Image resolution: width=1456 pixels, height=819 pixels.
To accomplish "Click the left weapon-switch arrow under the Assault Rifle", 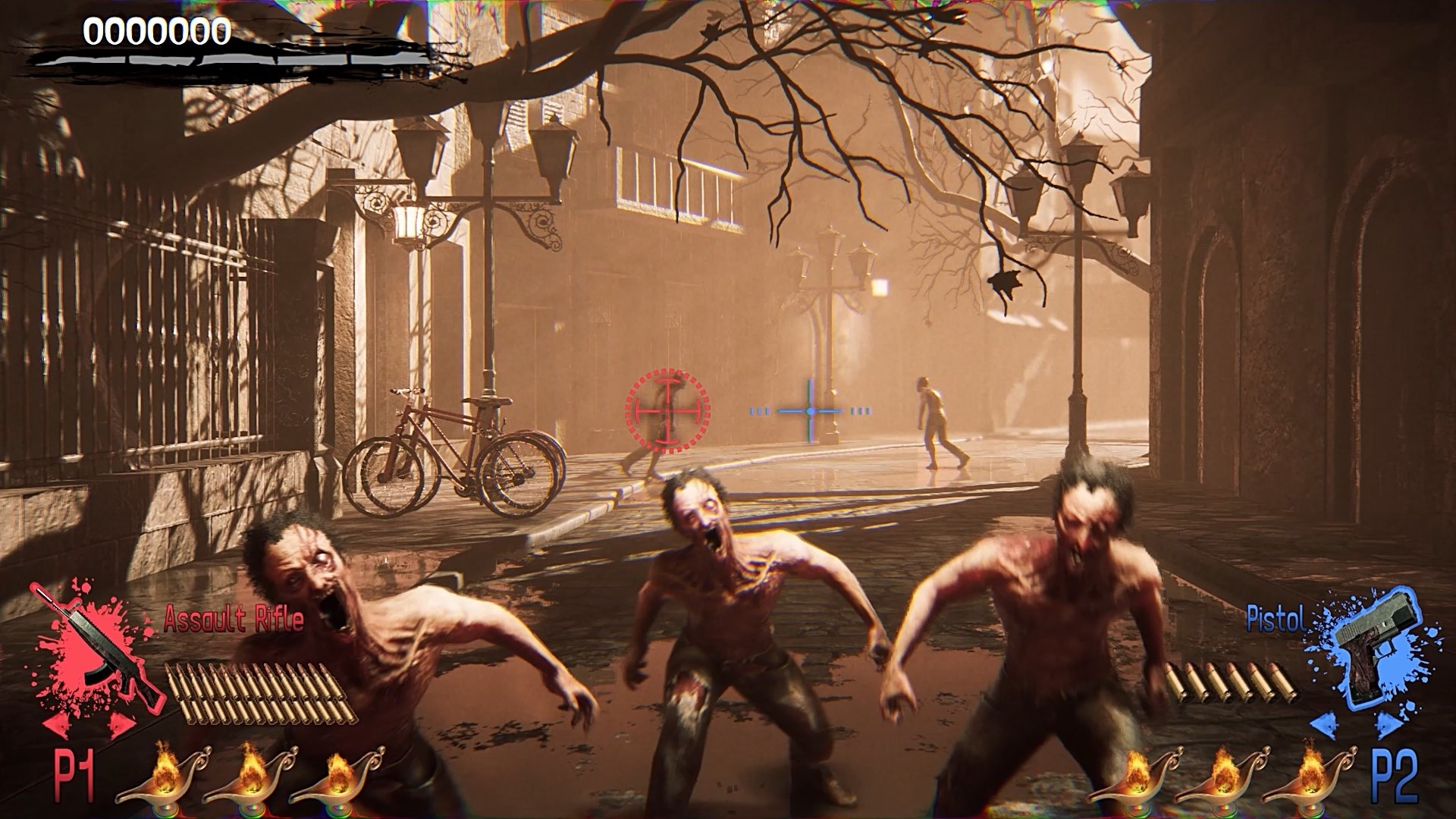I will 57,726.
